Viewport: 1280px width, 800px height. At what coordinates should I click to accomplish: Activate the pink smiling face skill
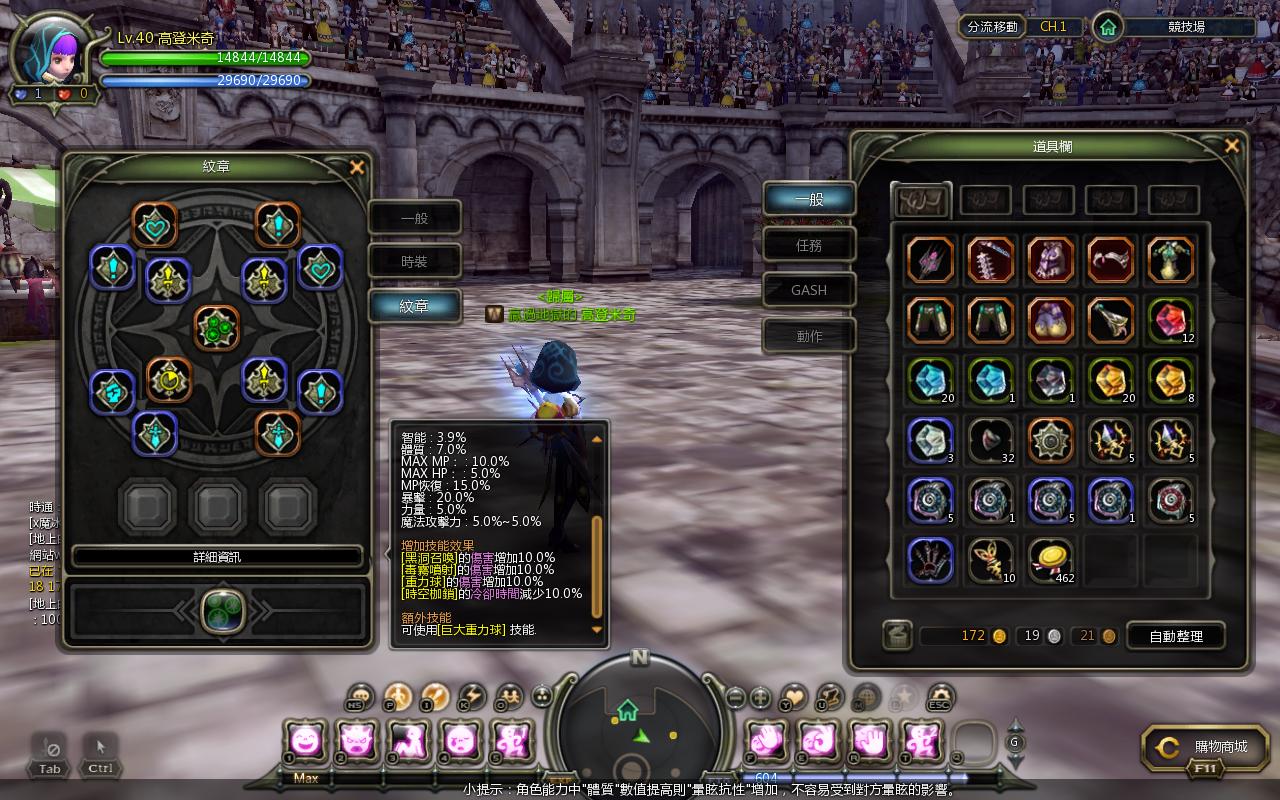pos(305,741)
